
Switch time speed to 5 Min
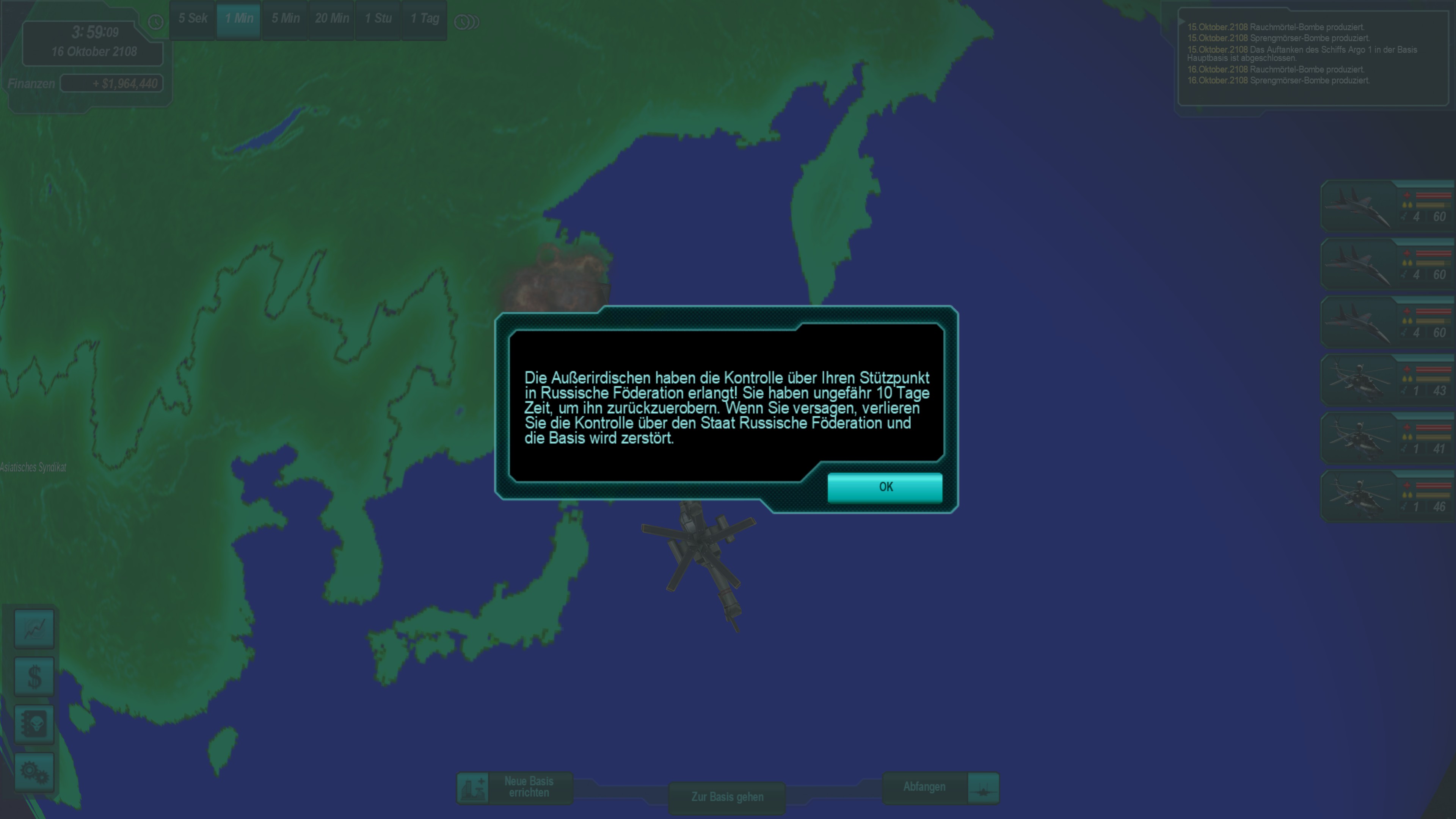pyautogui.click(x=286, y=19)
